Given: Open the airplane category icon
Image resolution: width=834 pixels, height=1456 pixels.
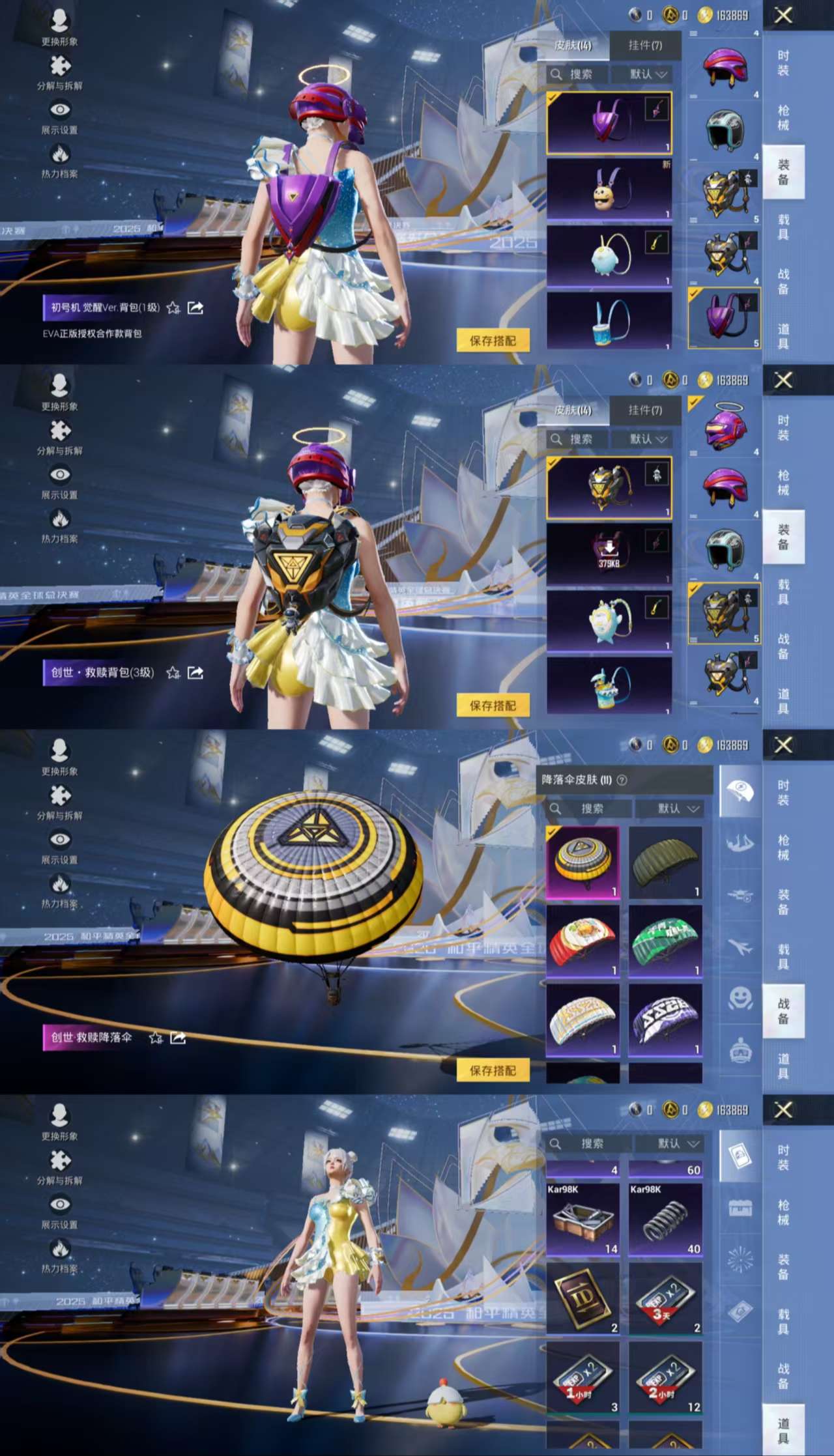Looking at the screenshot, I should [740, 947].
